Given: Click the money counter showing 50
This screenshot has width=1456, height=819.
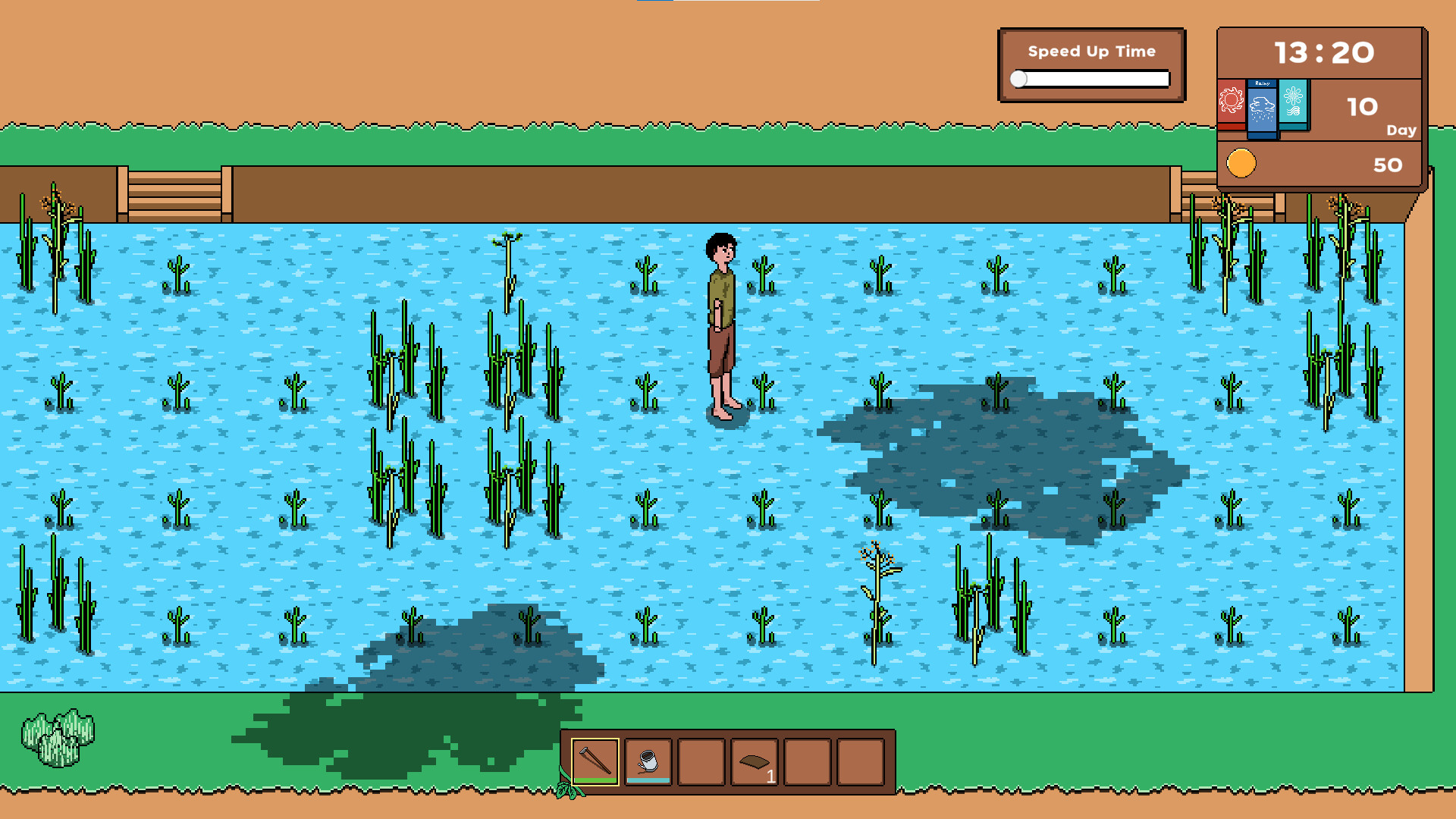Looking at the screenshot, I should point(1390,164).
